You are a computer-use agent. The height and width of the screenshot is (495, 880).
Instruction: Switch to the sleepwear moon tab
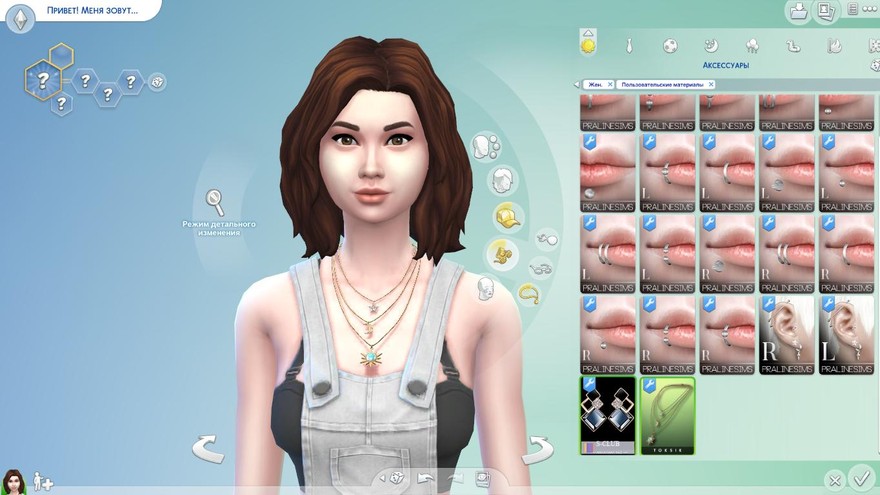point(711,45)
